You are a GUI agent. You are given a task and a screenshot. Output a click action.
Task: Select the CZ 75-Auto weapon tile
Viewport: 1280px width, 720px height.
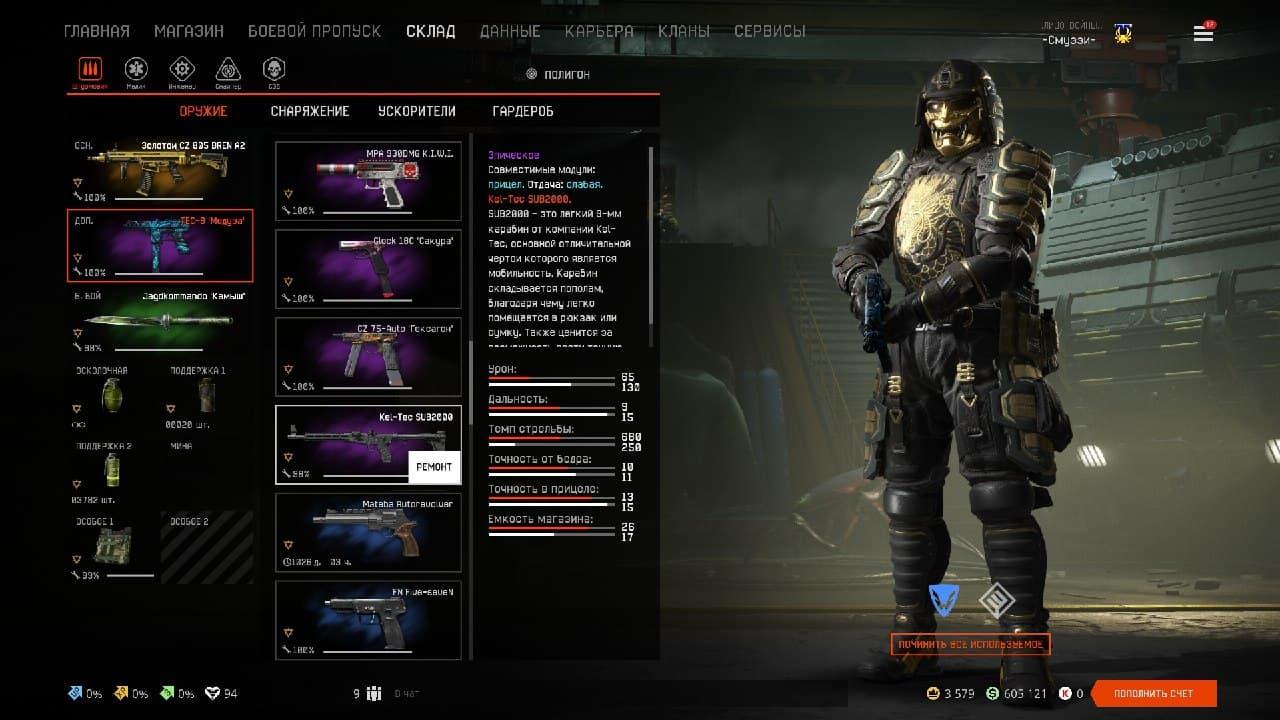tap(368, 357)
